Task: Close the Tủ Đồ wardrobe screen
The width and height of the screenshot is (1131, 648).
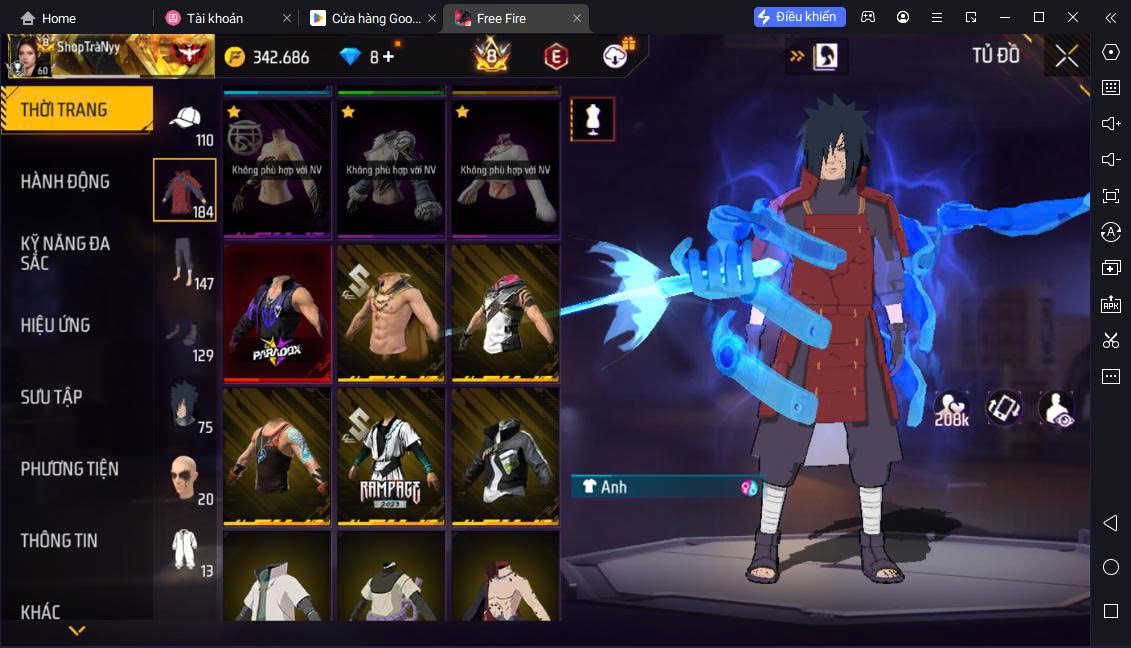Action: (x=1067, y=56)
